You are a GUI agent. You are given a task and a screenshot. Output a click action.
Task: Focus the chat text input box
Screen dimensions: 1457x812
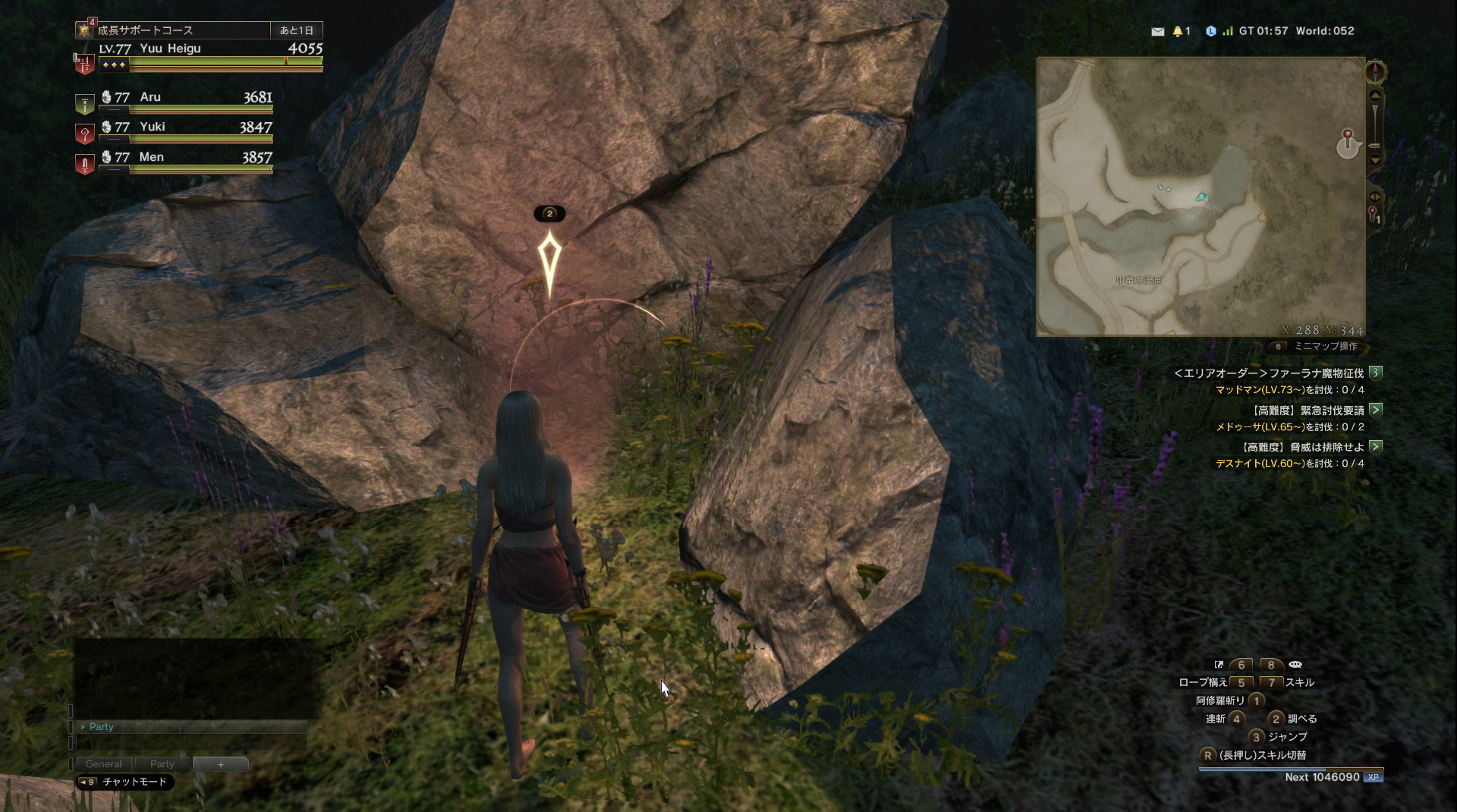[191, 742]
